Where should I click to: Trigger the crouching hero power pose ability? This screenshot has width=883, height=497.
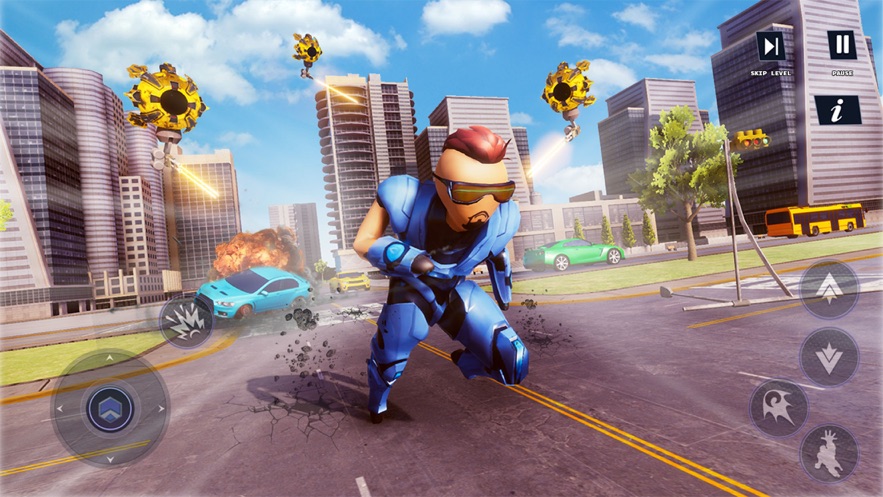[x=829, y=453]
